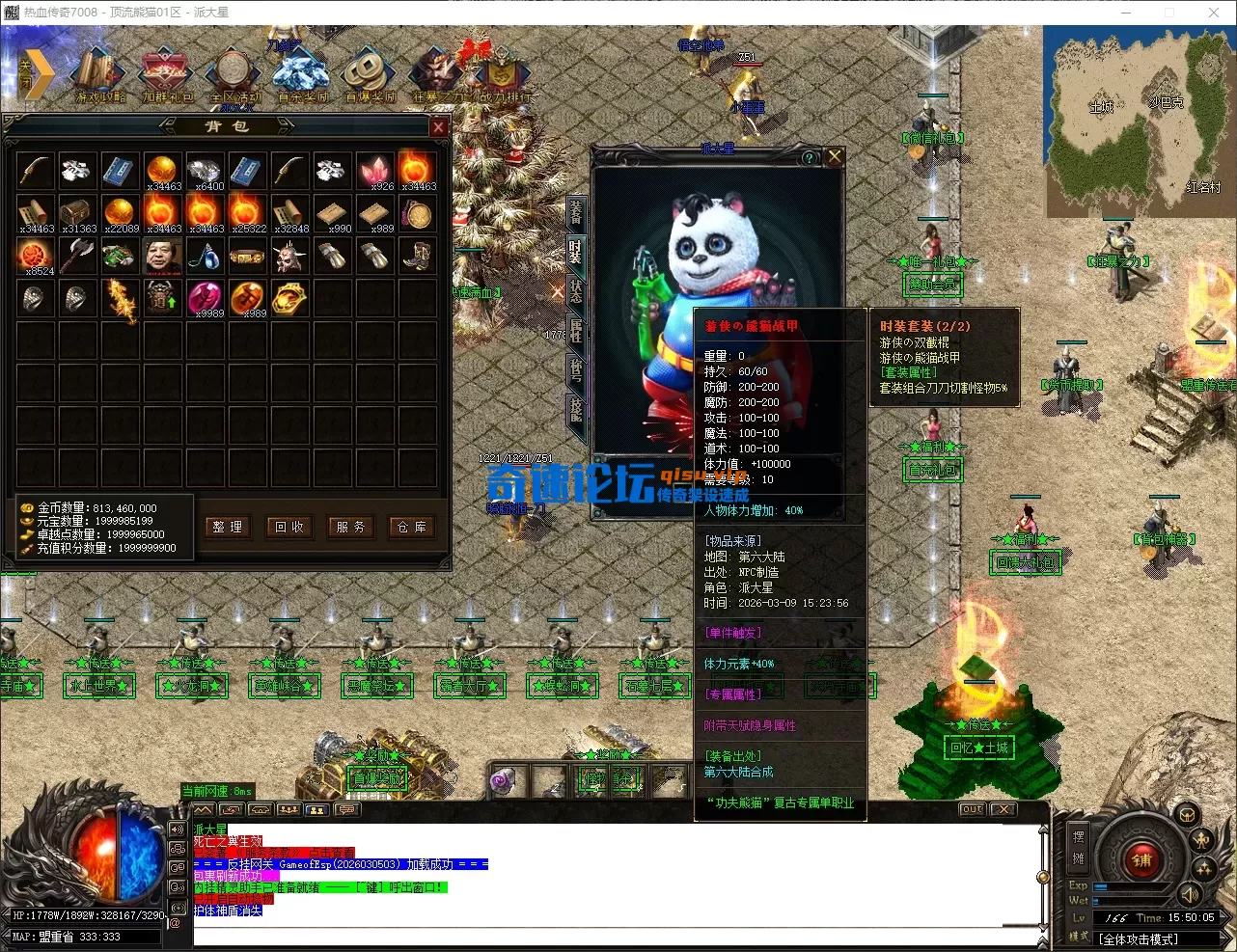Switch to the 装备 equipment tab
The width and height of the screenshot is (1237, 952).
pyautogui.click(x=576, y=212)
